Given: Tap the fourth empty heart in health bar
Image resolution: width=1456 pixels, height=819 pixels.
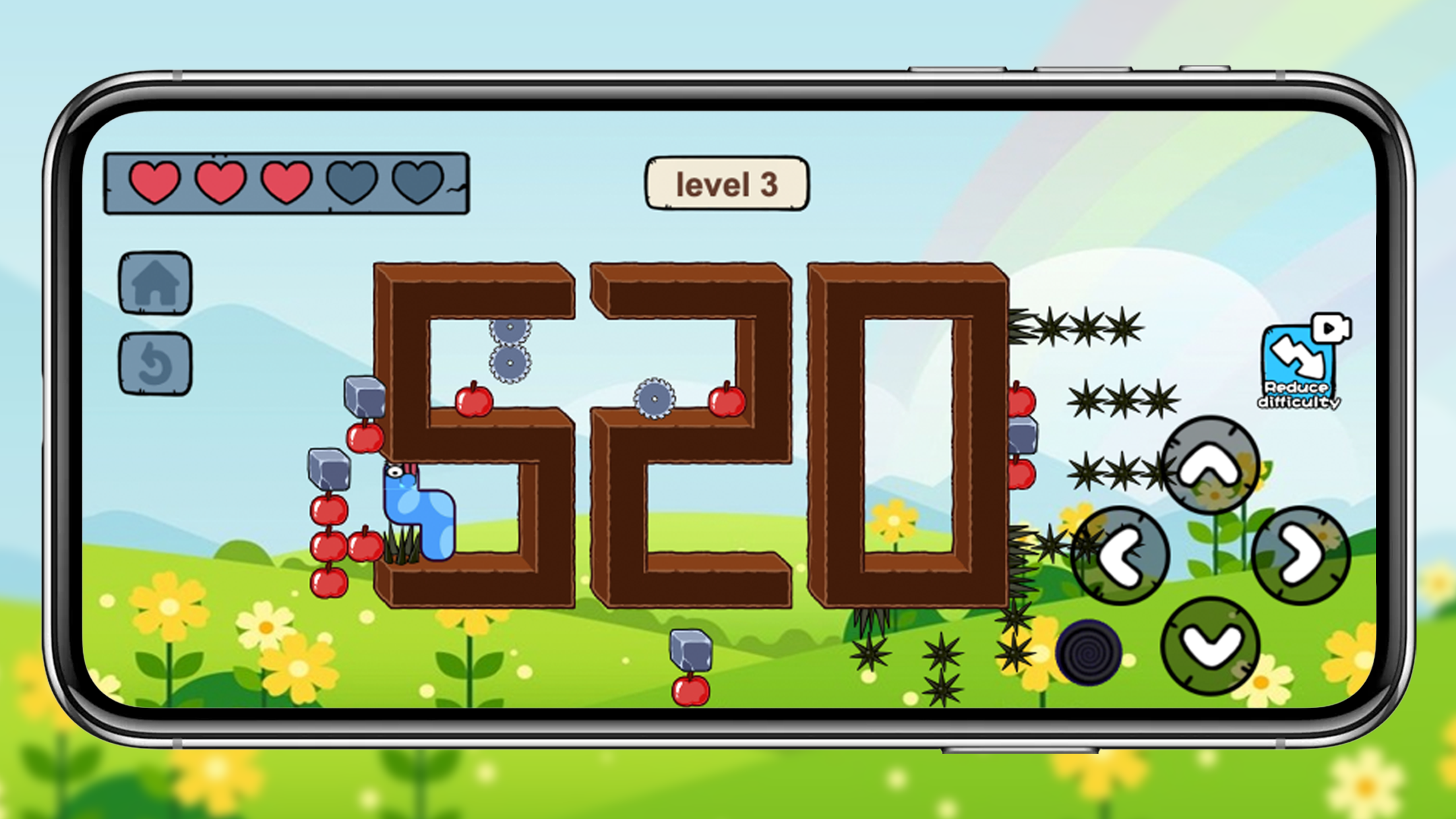Looking at the screenshot, I should coord(353,183).
